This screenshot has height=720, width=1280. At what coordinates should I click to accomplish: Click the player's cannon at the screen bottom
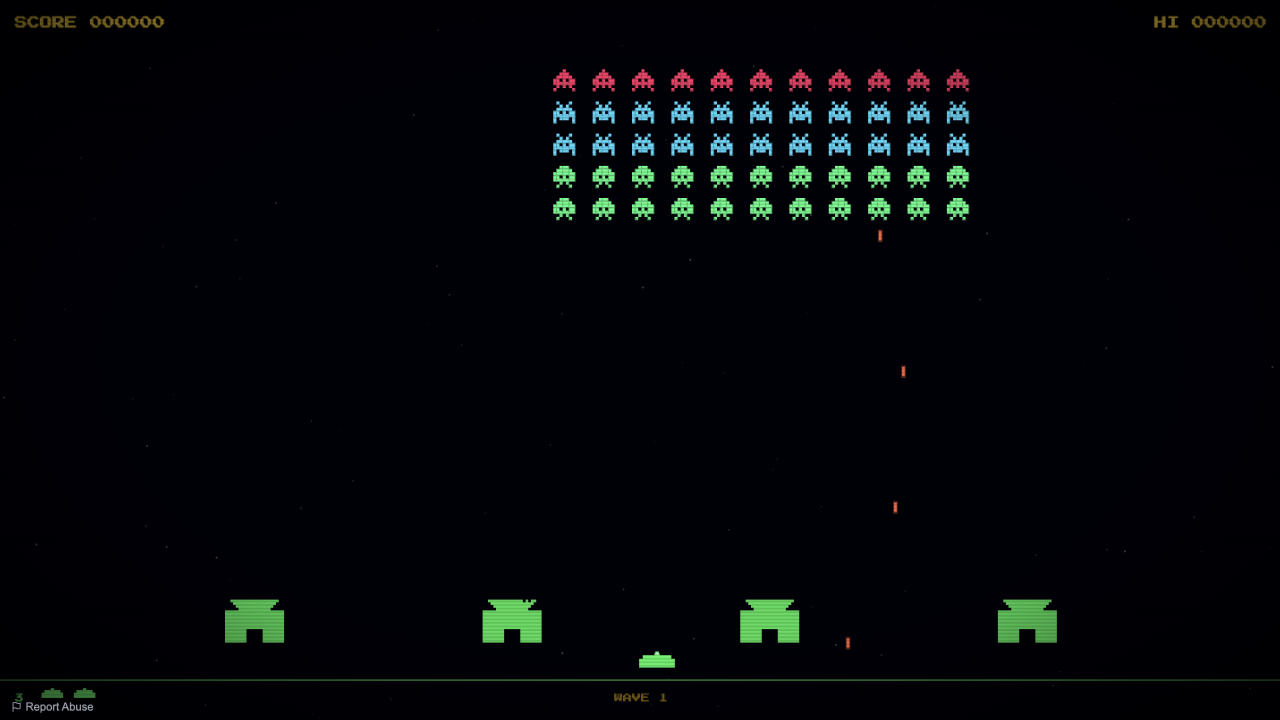click(x=655, y=659)
